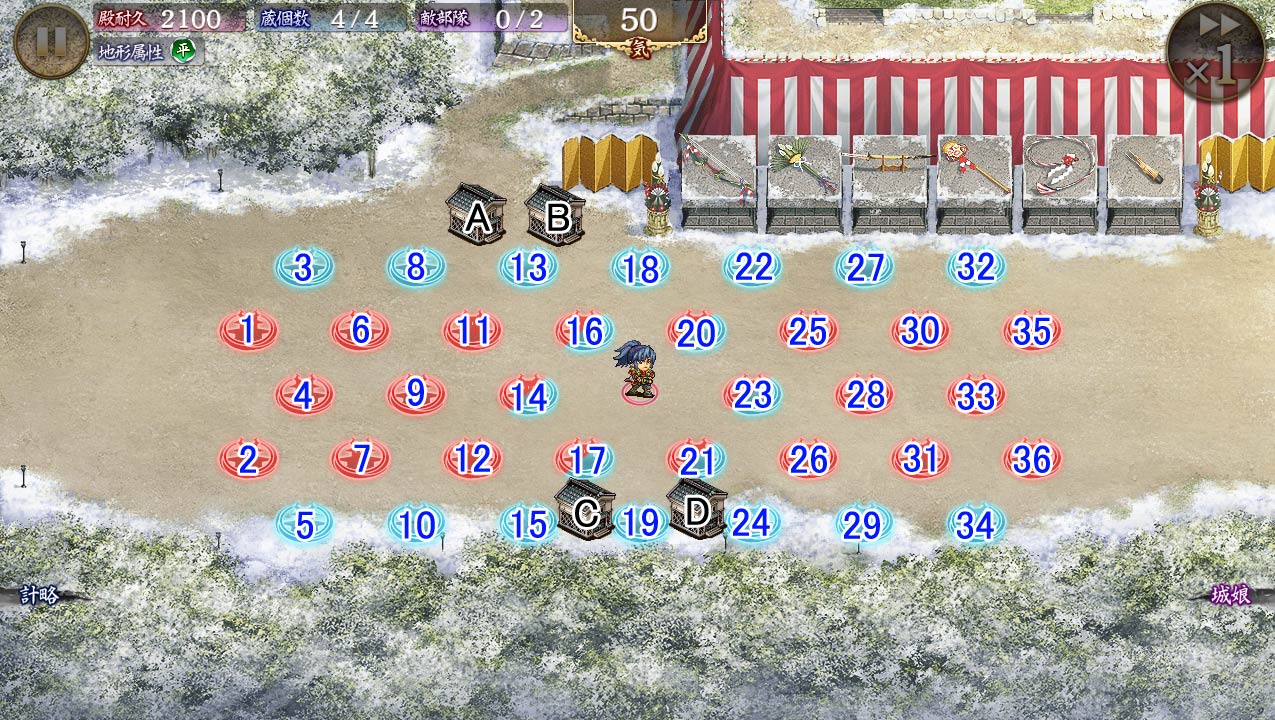Pick blue deployment tile 32

[x=976, y=268]
